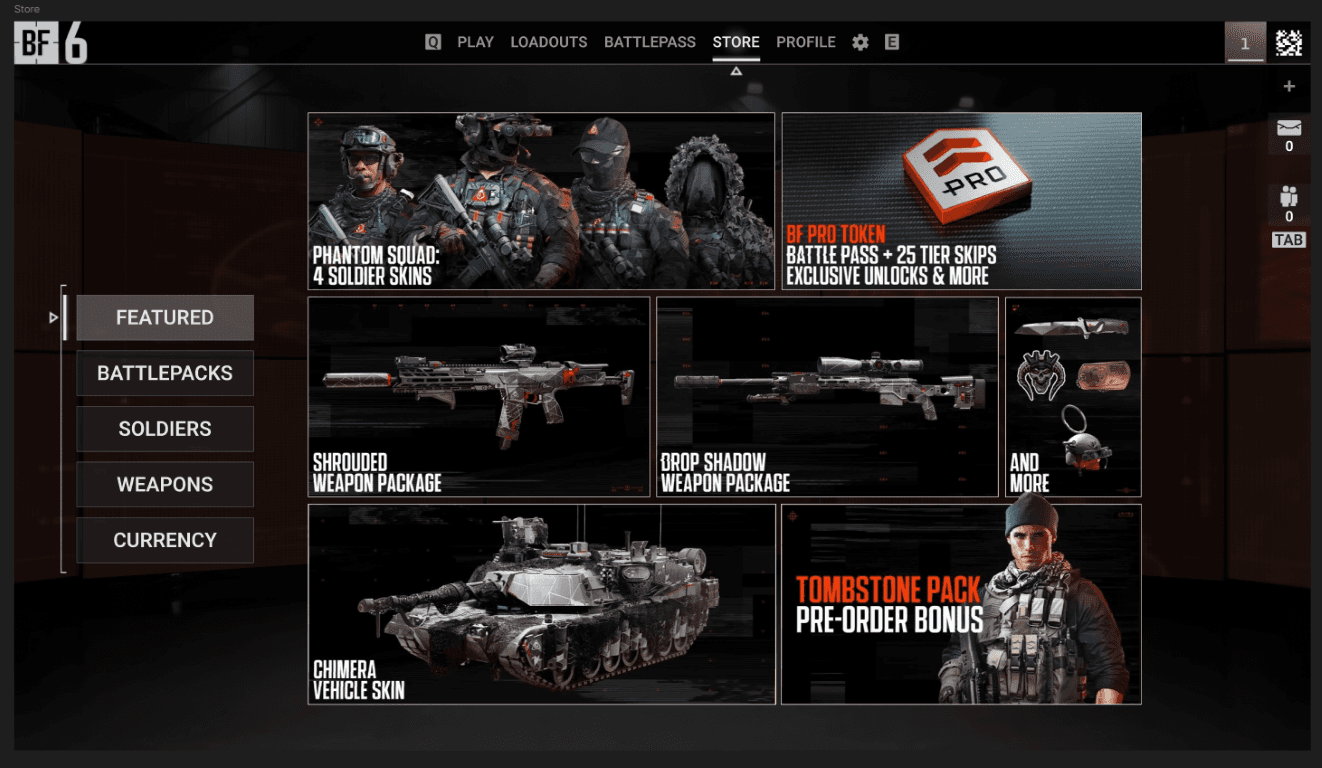Select the Featured store category
The height and width of the screenshot is (768, 1322).
(165, 318)
